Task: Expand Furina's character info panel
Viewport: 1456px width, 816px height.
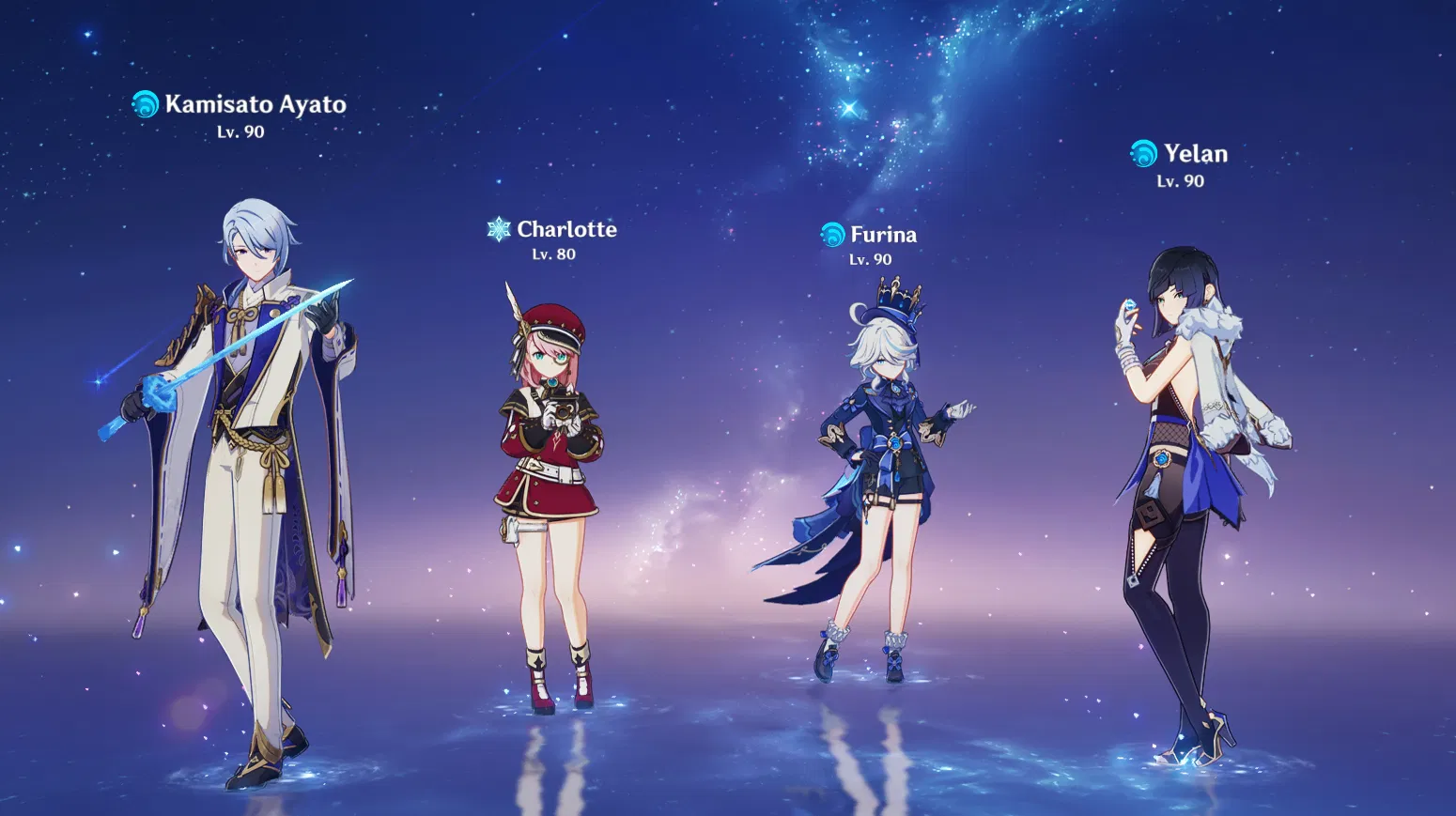Action: pos(881,234)
